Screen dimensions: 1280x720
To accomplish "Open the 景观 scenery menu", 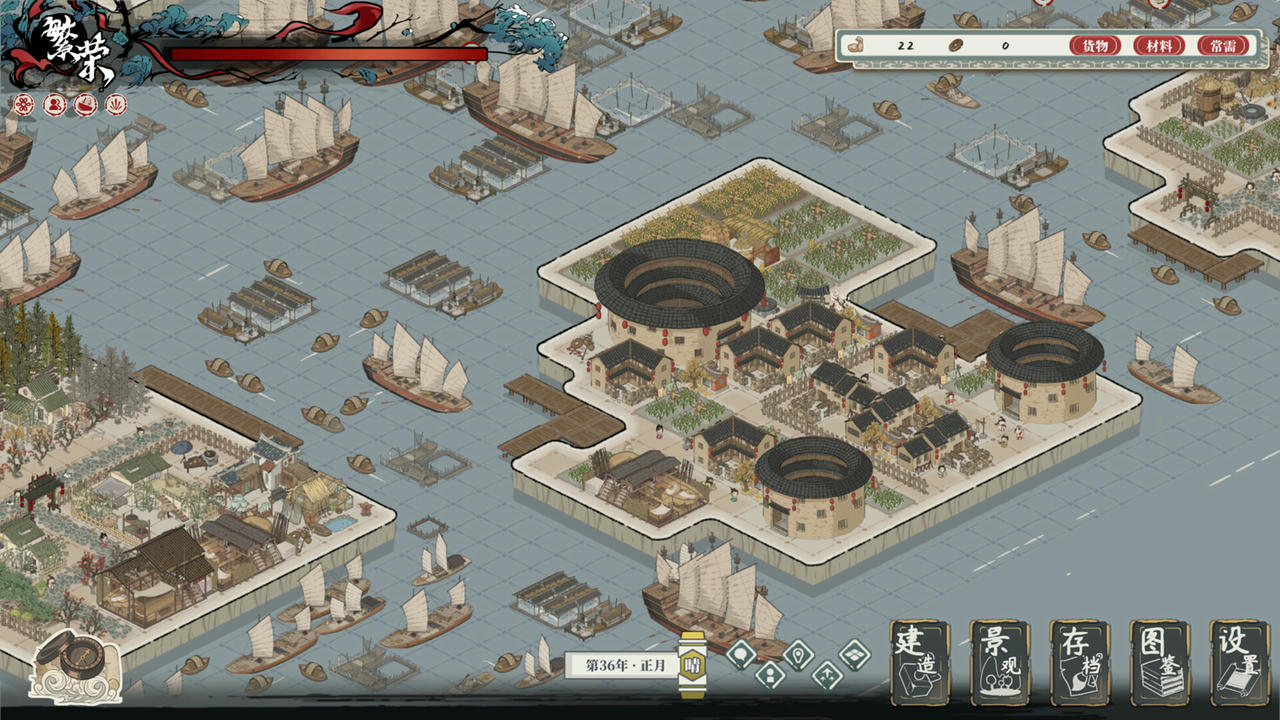I will (999, 663).
